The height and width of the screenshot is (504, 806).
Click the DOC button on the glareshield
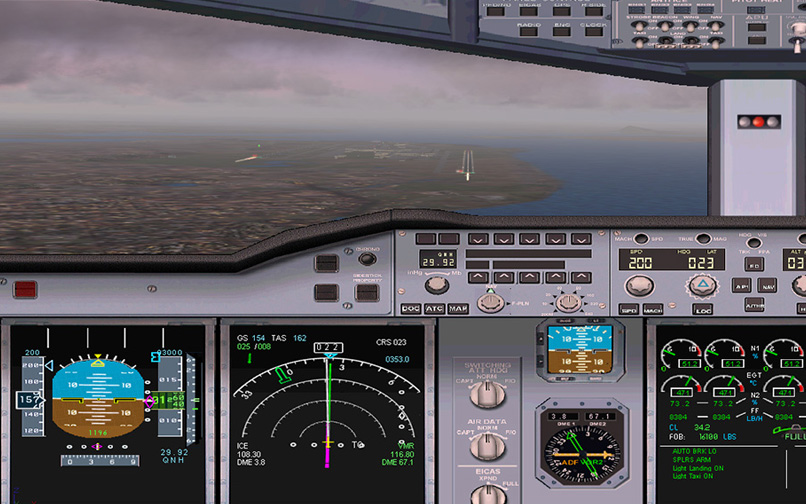coord(411,309)
